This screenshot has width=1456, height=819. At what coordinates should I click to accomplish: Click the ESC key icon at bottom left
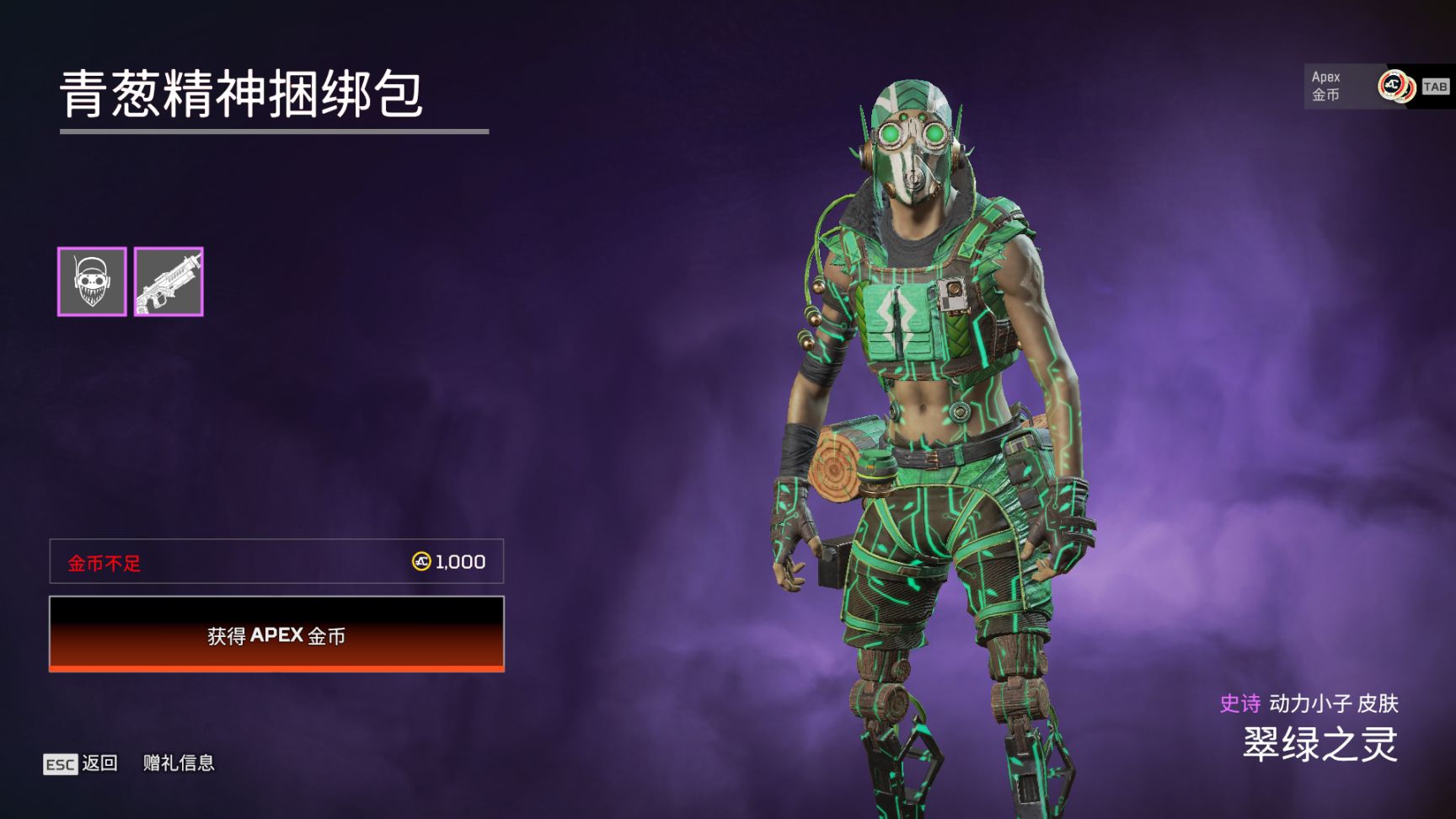pos(60,763)
